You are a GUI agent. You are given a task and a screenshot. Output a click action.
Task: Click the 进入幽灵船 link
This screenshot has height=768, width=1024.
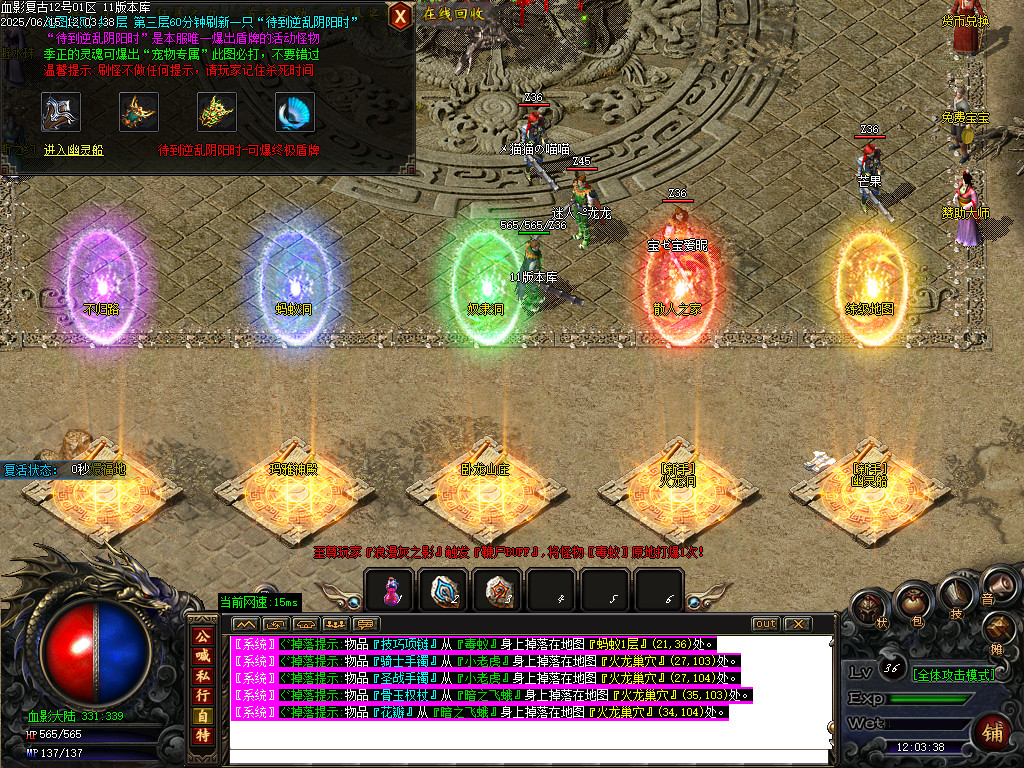pos(73,150)
